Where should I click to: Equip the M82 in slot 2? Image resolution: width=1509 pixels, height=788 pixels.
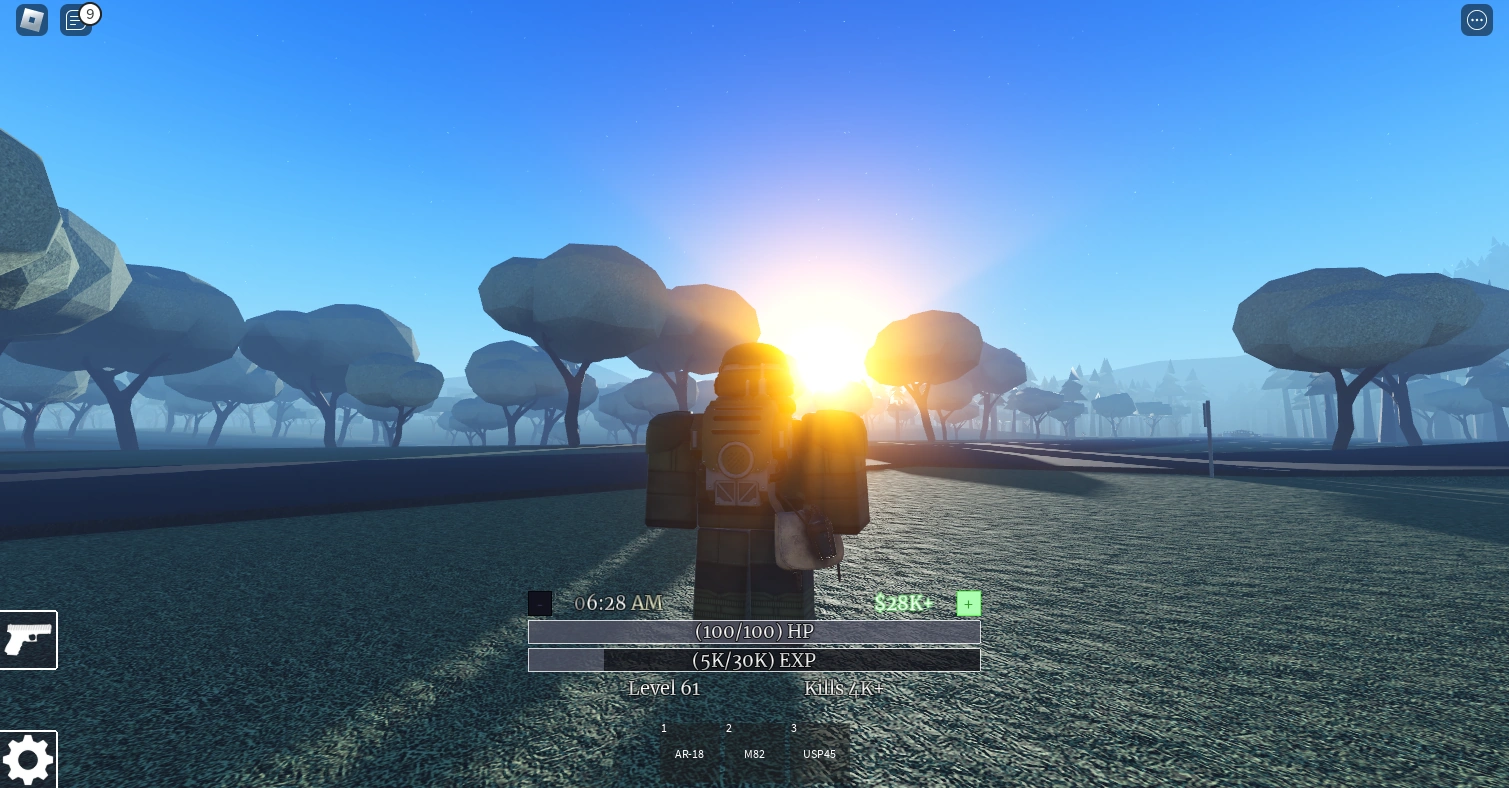(755, 754)
